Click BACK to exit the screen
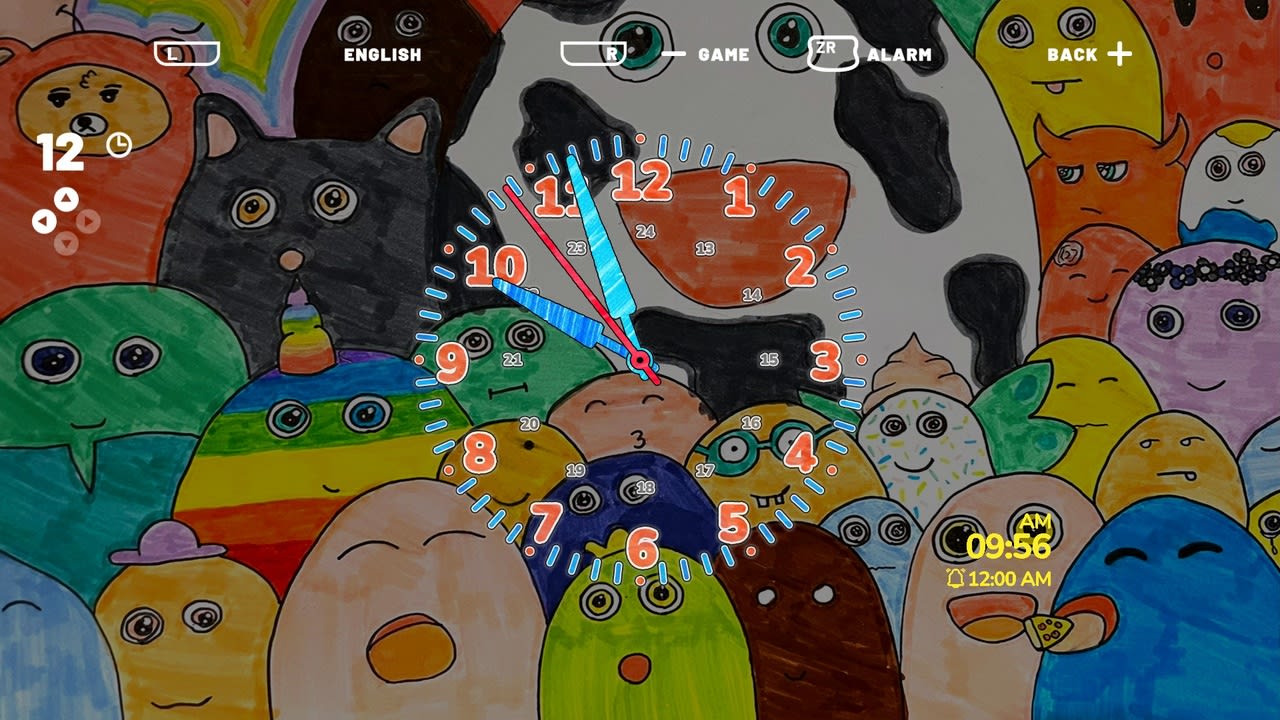The height and width of the screenshot is (720, 1280). [x=1072, y=53]
